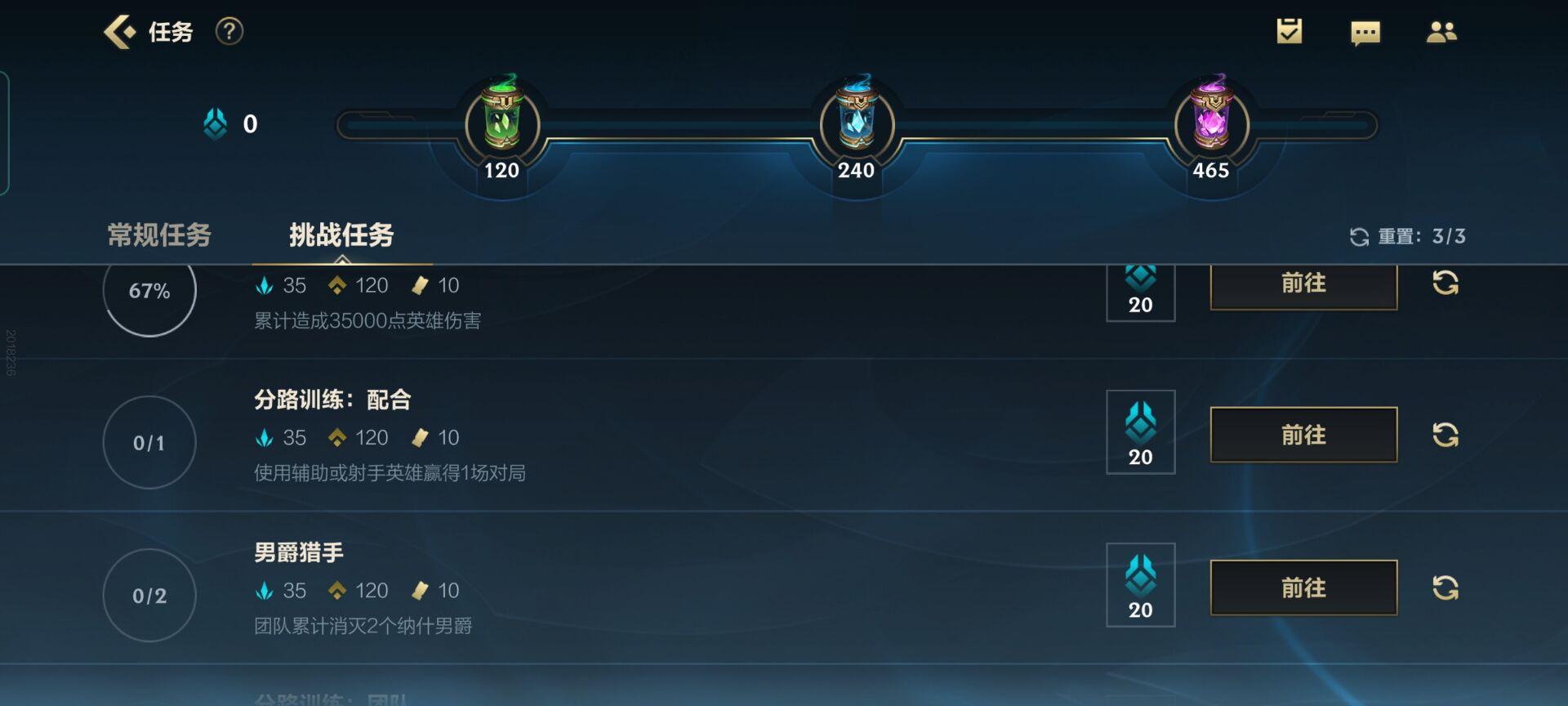Viewport: 1568px width, 706px height.
Task: Select the 分路训练:配合 task's 20-point reward icon
Action: pyautogui.click(x=1141, y=432)
